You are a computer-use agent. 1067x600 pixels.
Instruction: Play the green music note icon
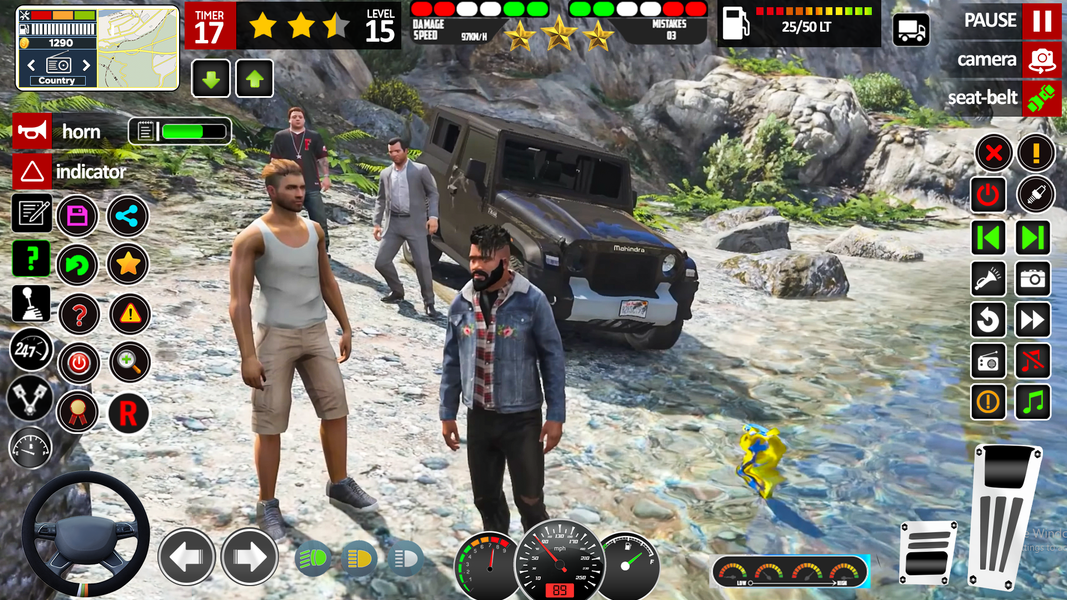coord(1034,402)
